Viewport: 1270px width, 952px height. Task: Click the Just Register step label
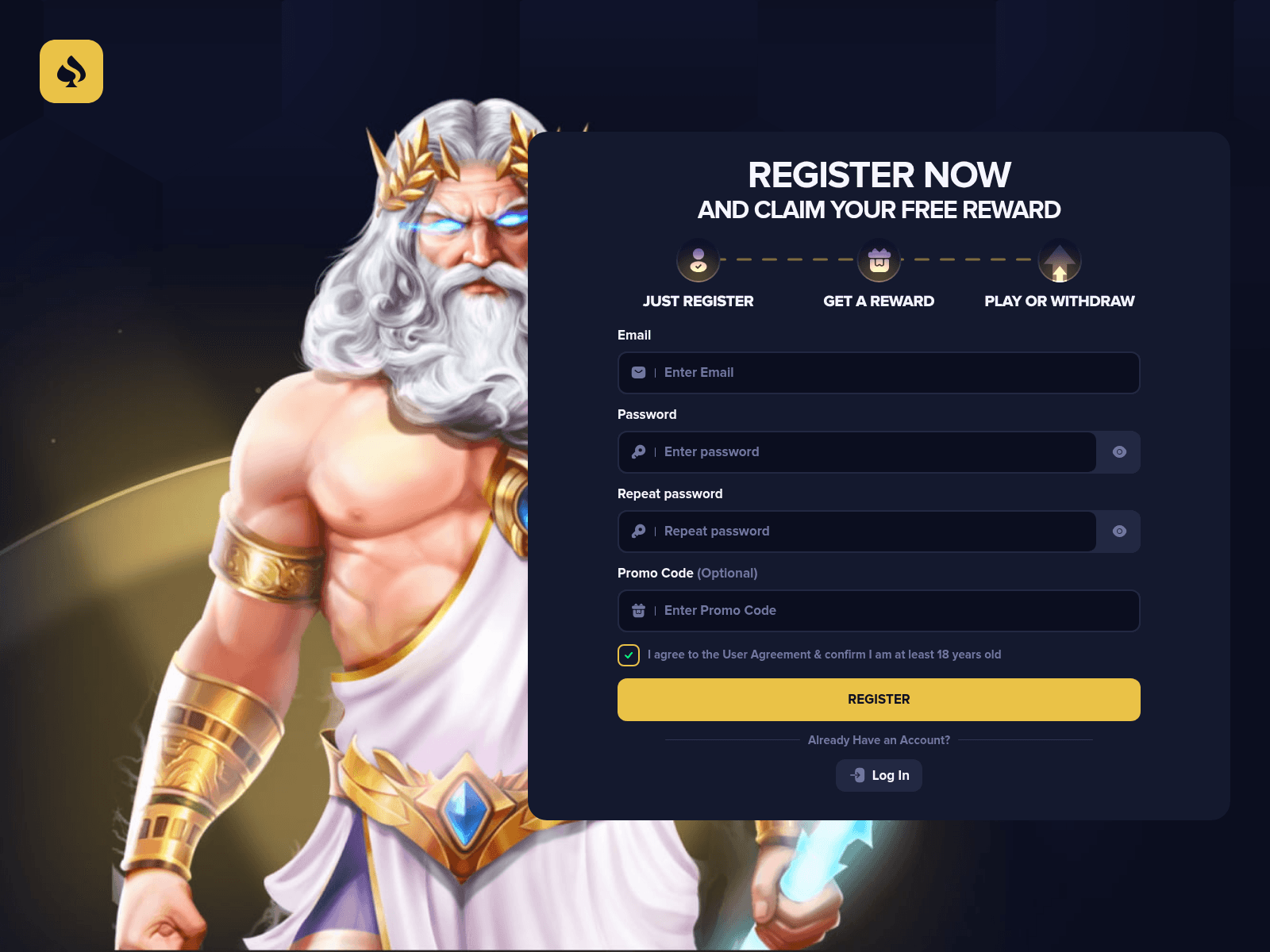pos(697,301)
